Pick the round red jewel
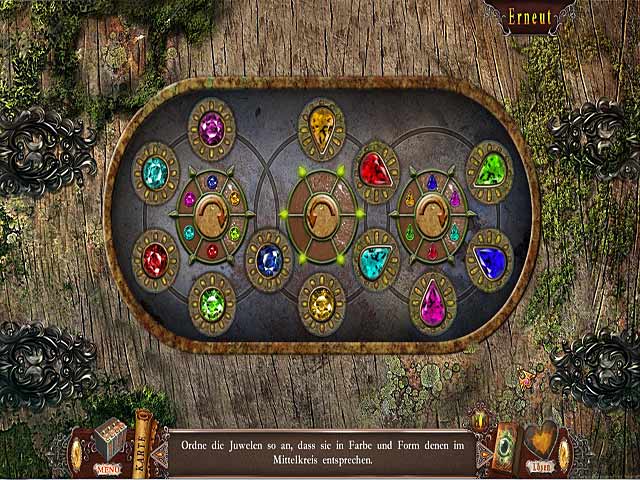Image resolution: width=640 pixels, height=480 pixels. (x=155, y=259)
